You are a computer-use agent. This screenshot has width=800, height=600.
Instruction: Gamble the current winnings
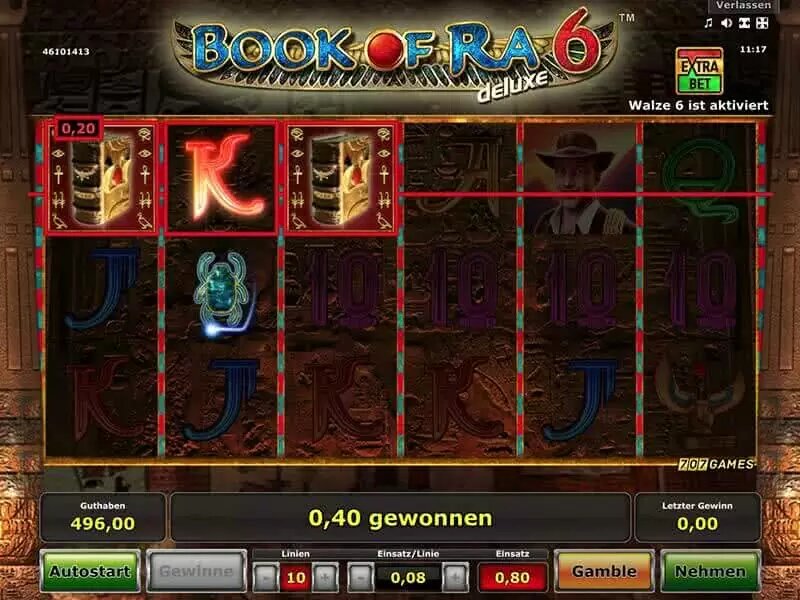603,572
